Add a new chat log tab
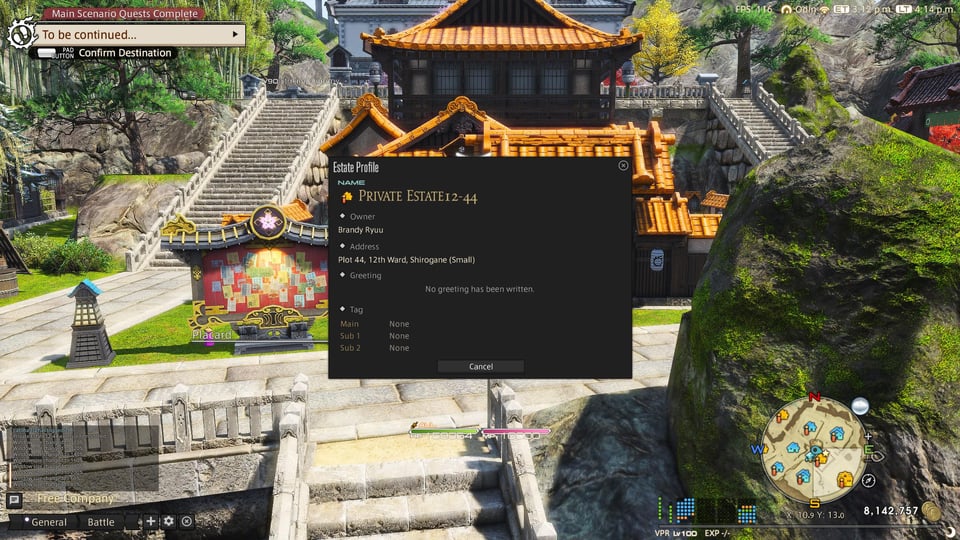 point(151,521)
